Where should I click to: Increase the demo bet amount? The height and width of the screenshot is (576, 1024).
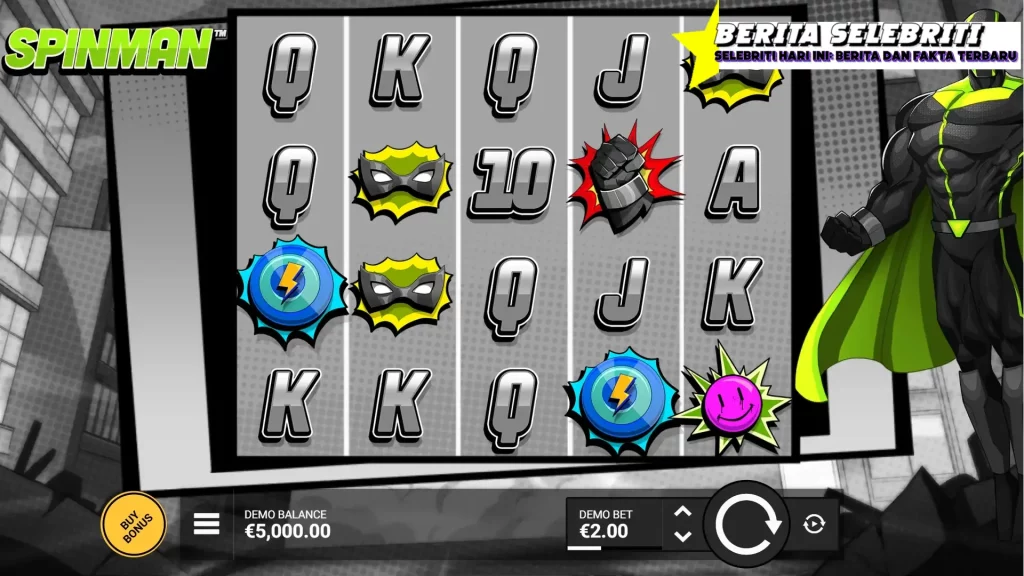click(x=683, y=512)
